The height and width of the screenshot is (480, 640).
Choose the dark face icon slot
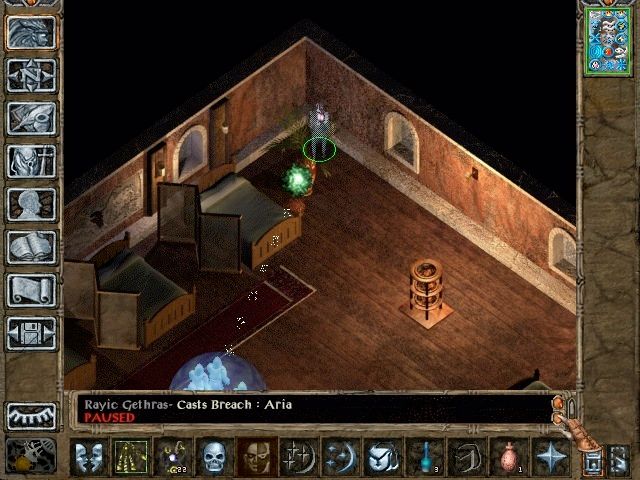pos(256,457)
